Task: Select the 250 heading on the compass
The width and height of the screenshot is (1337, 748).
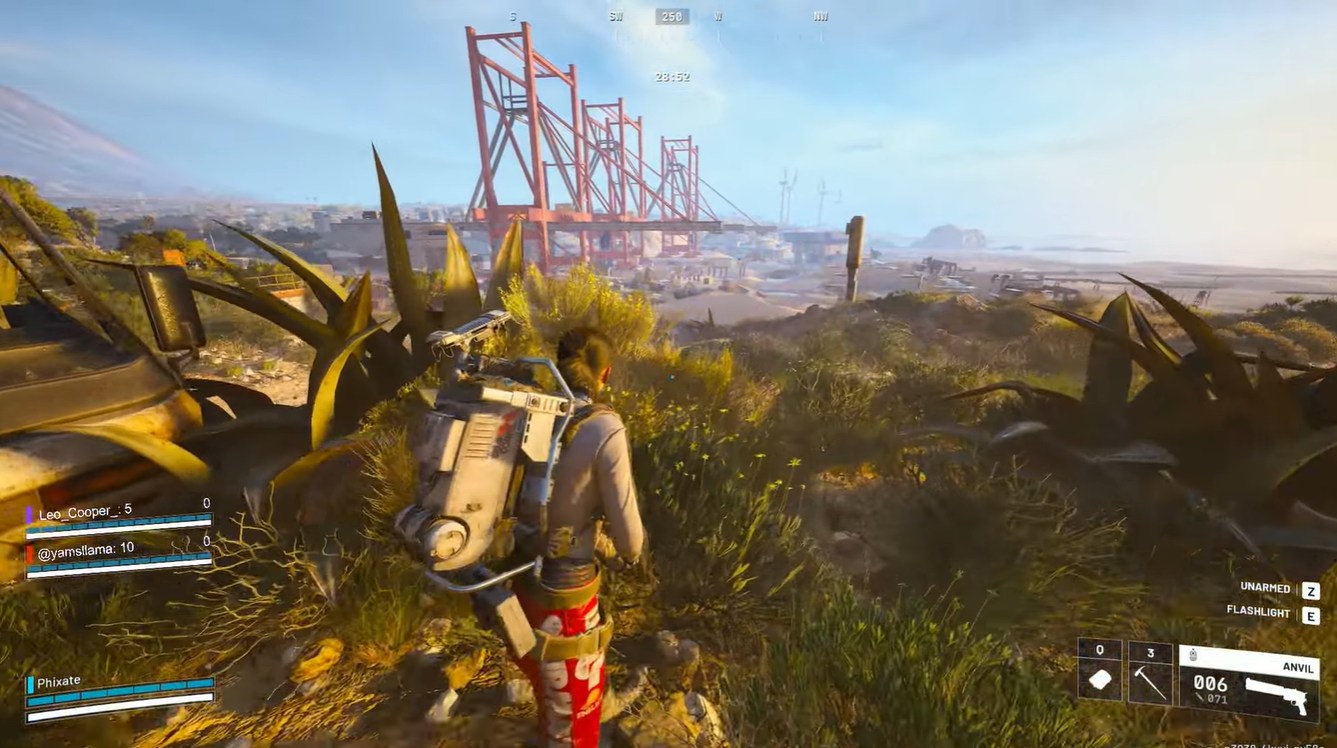Action: (671, 16)
